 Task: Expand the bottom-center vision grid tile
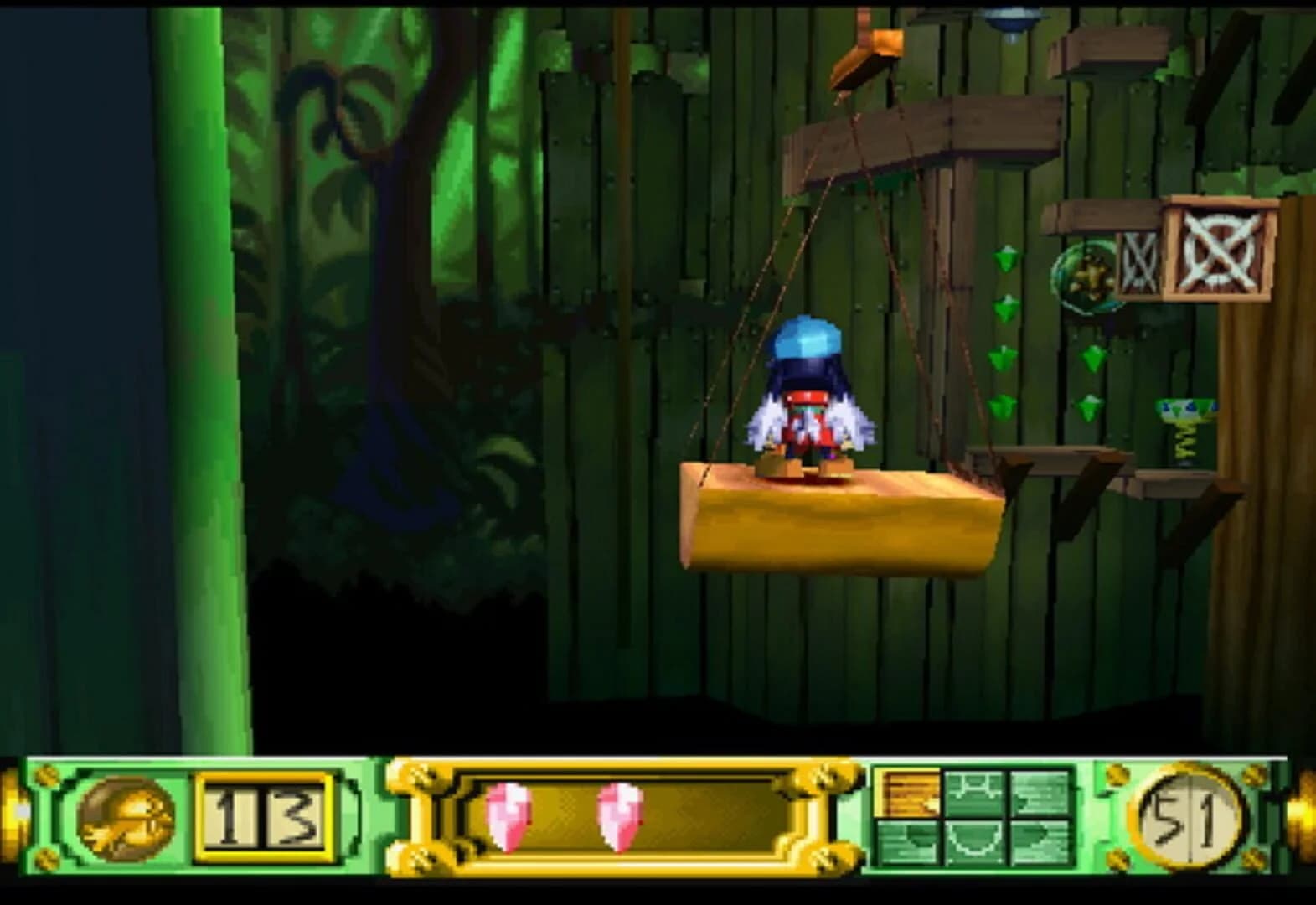(x=974, y=844)
